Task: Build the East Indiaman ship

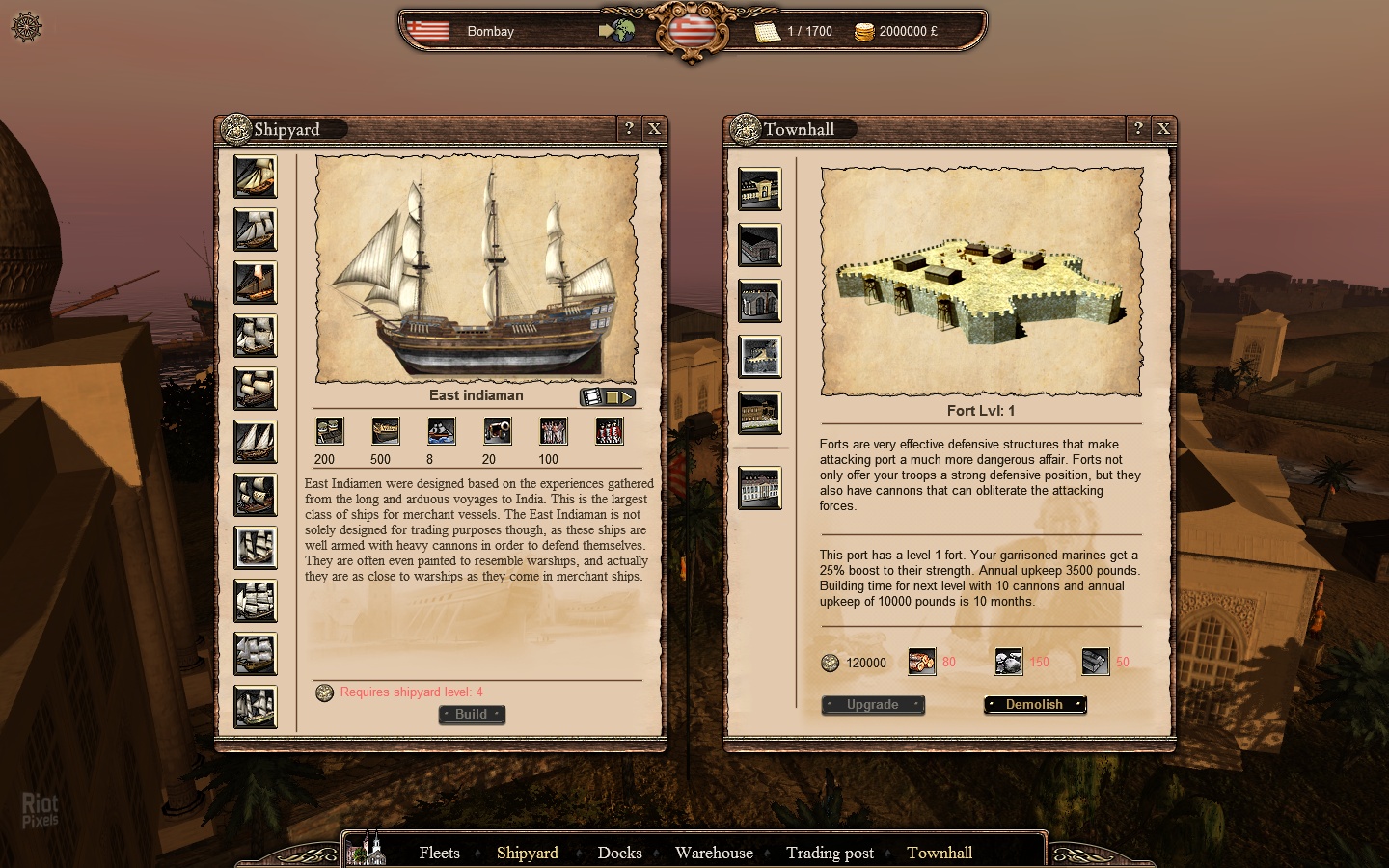Action: 472,715
